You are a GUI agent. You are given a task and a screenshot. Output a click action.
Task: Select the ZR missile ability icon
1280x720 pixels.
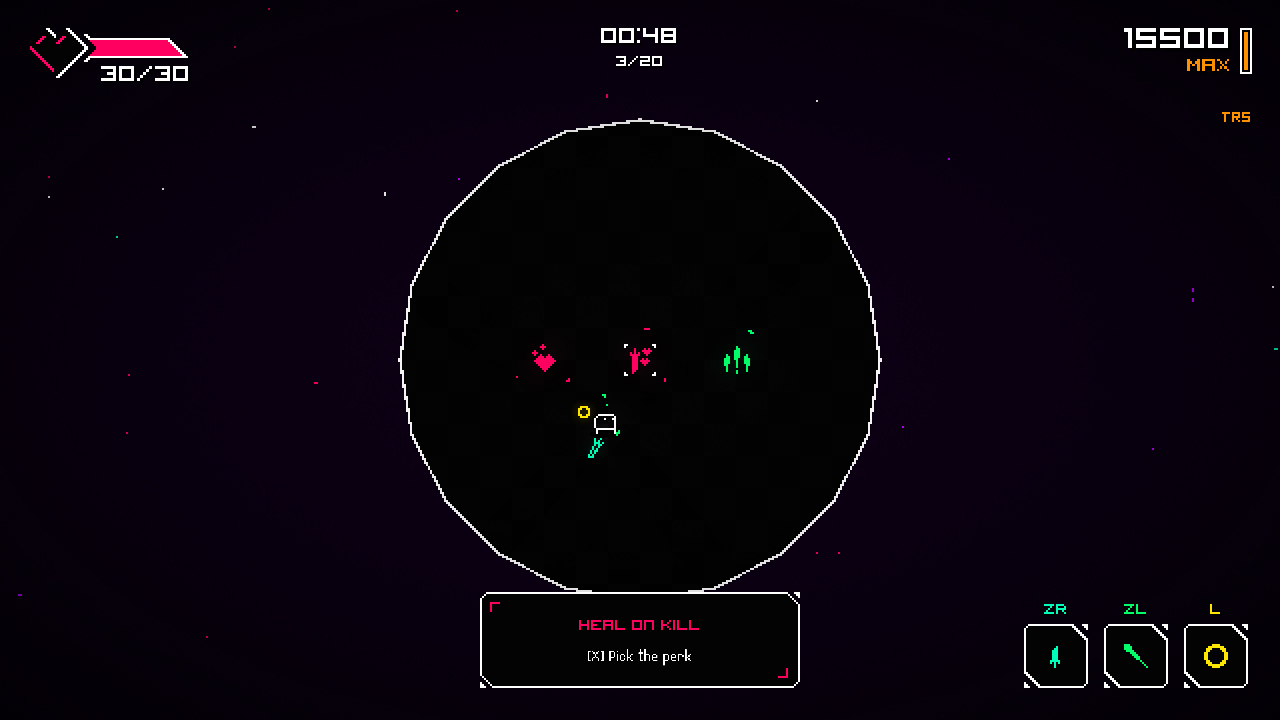[1055, 656]
